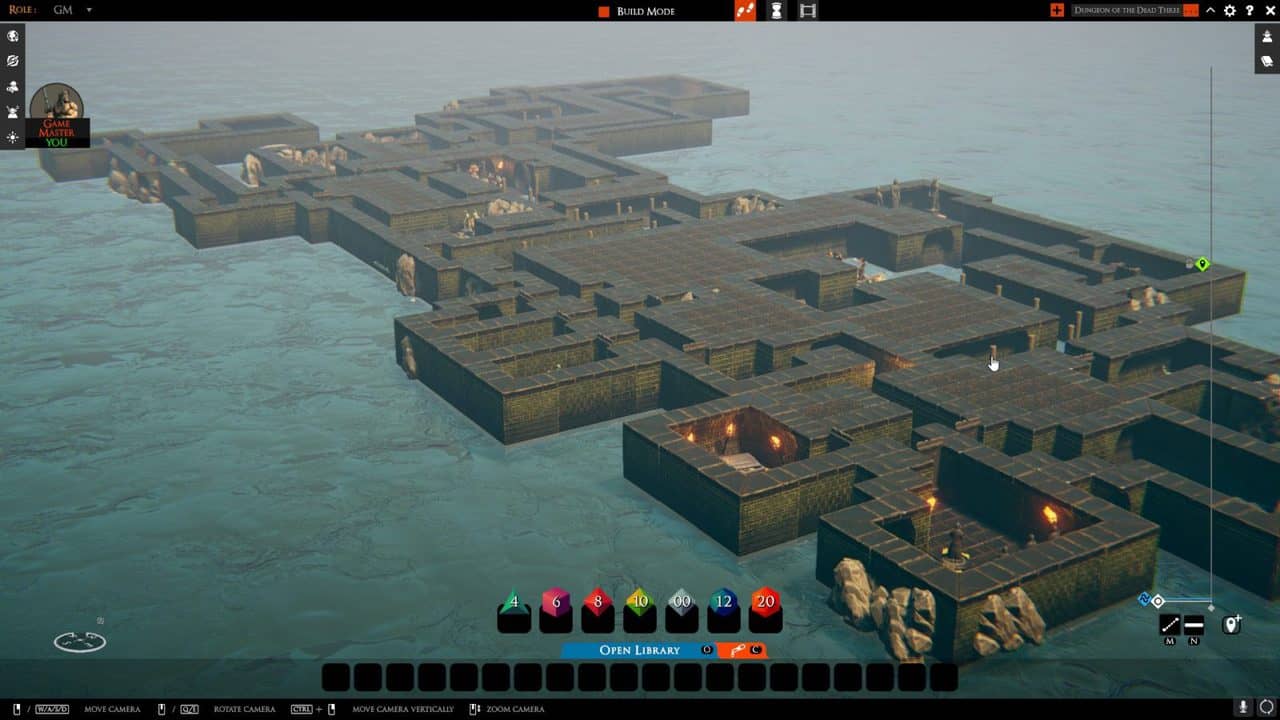Toggle the green waypoint marker on the right

(1201, 264)
